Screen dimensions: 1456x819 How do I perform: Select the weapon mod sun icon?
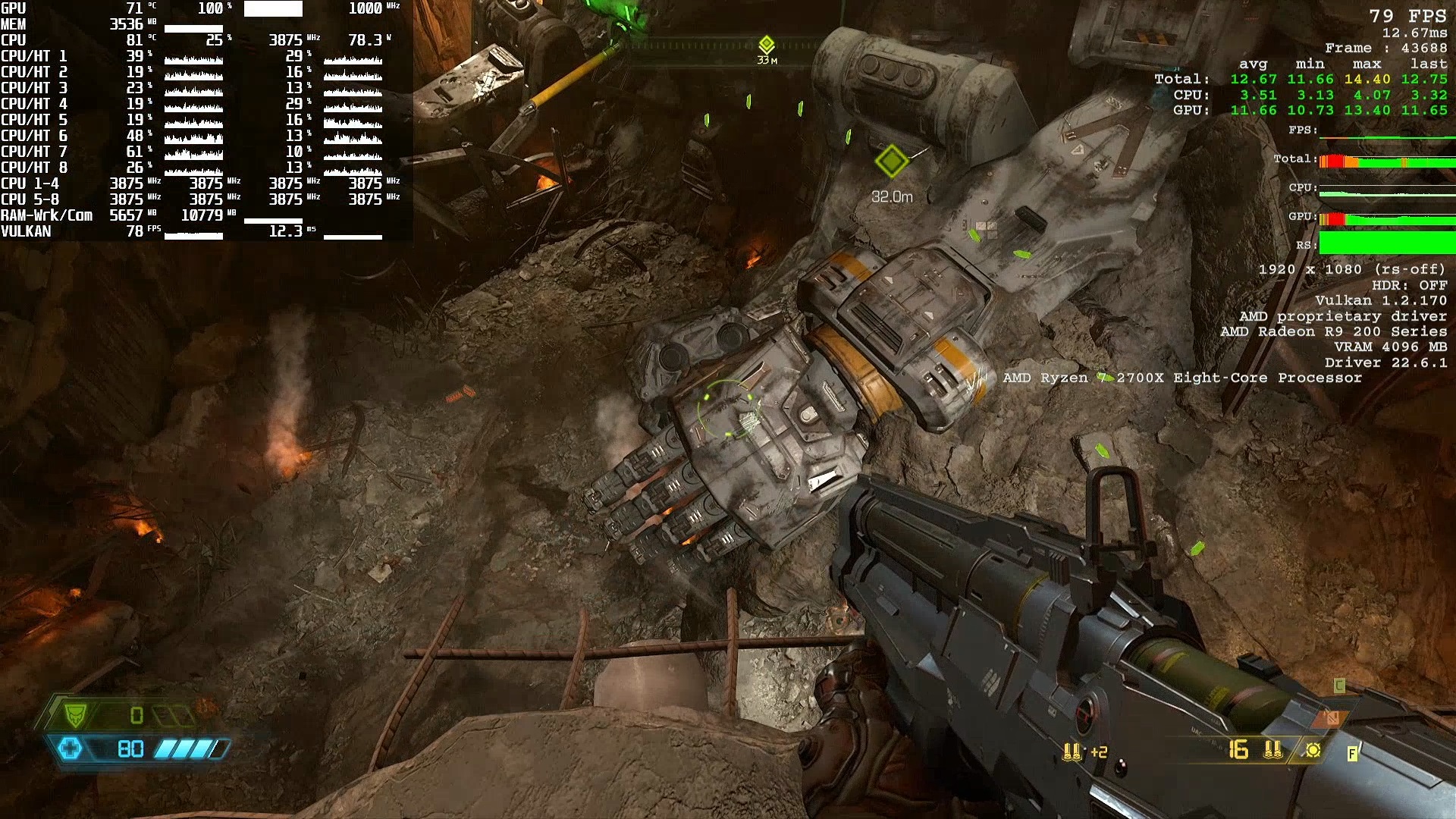tap(1313, 750)
